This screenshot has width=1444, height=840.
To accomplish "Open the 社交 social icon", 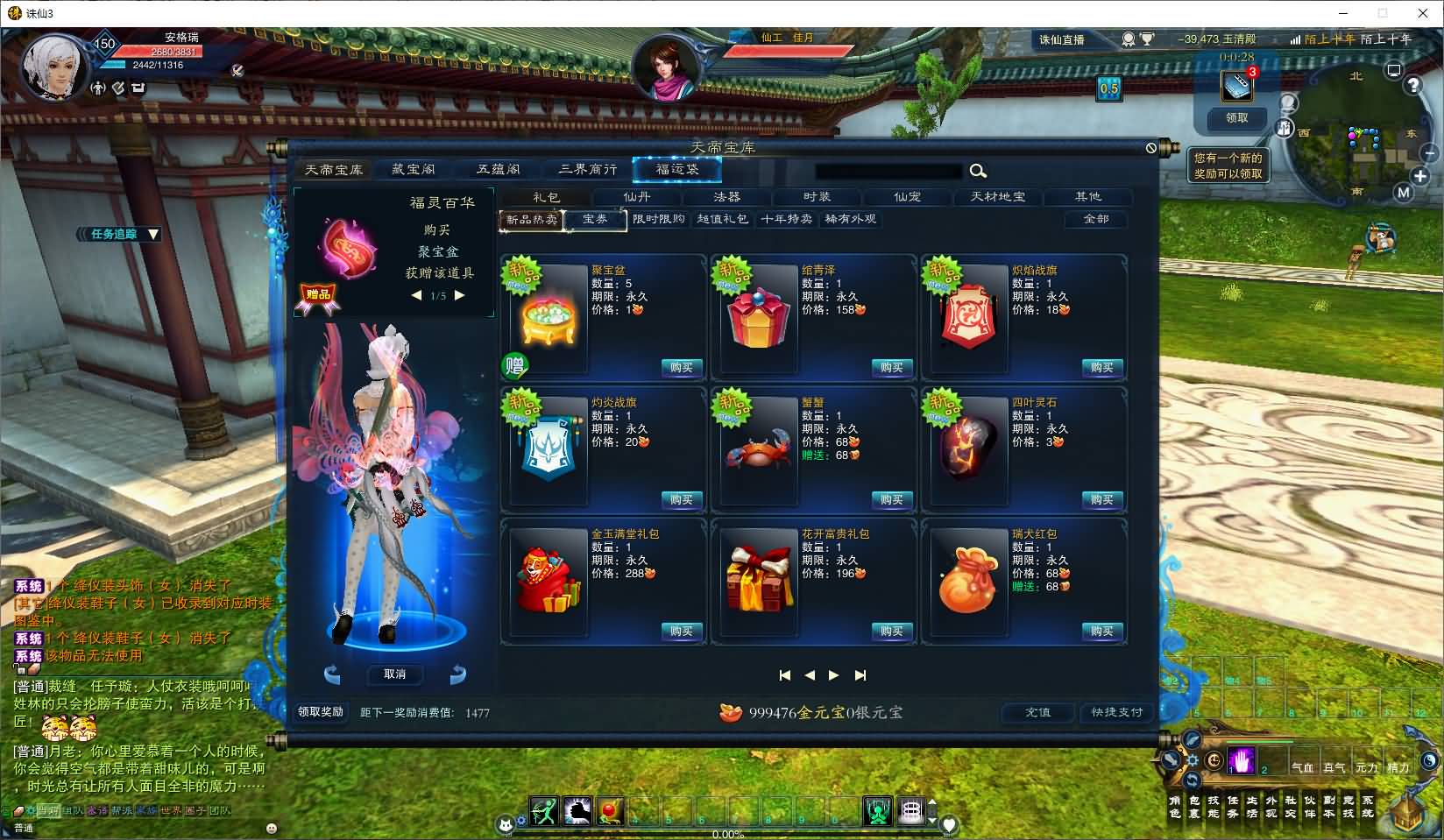I will point(1291,807).
